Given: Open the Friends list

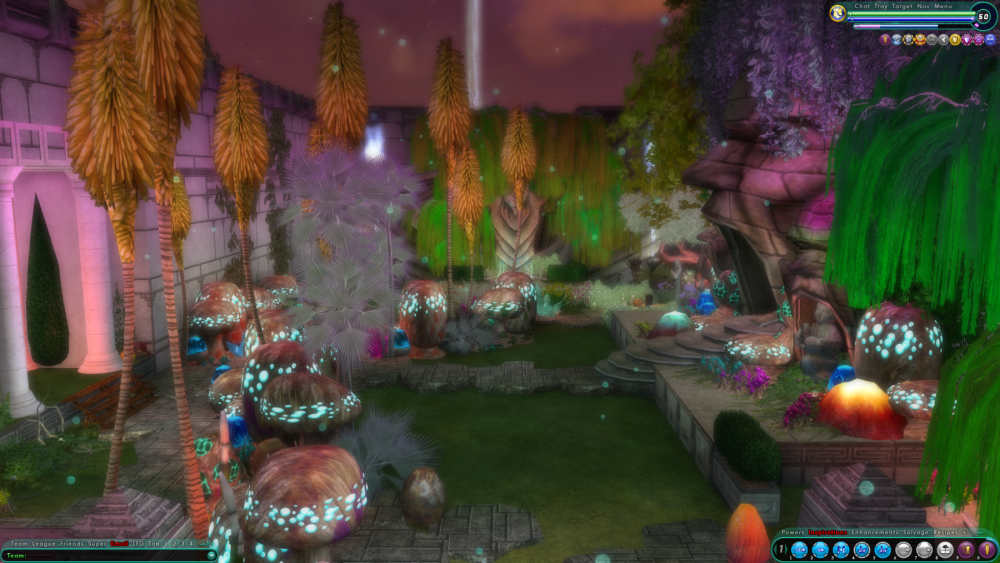Looking at the screenshot, I should [72, 544].
